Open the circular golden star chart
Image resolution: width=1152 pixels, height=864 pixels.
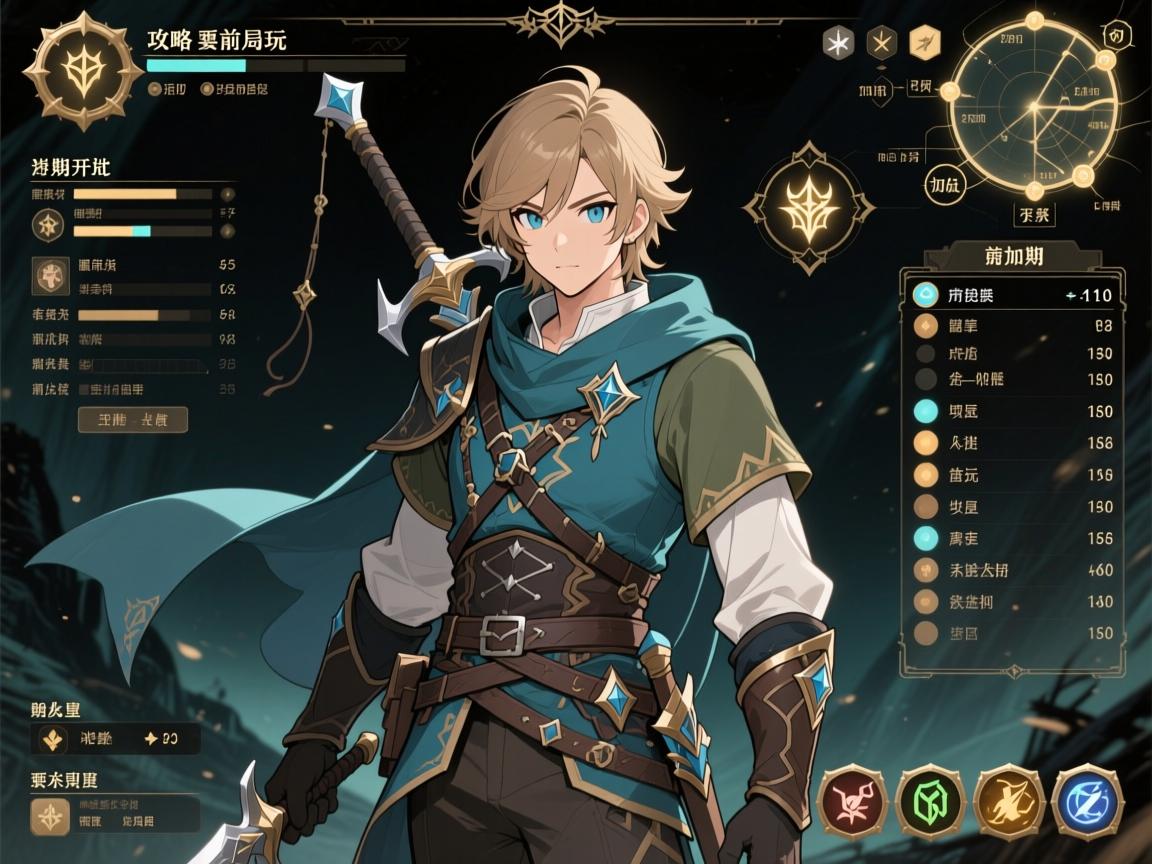(1032, 108)
